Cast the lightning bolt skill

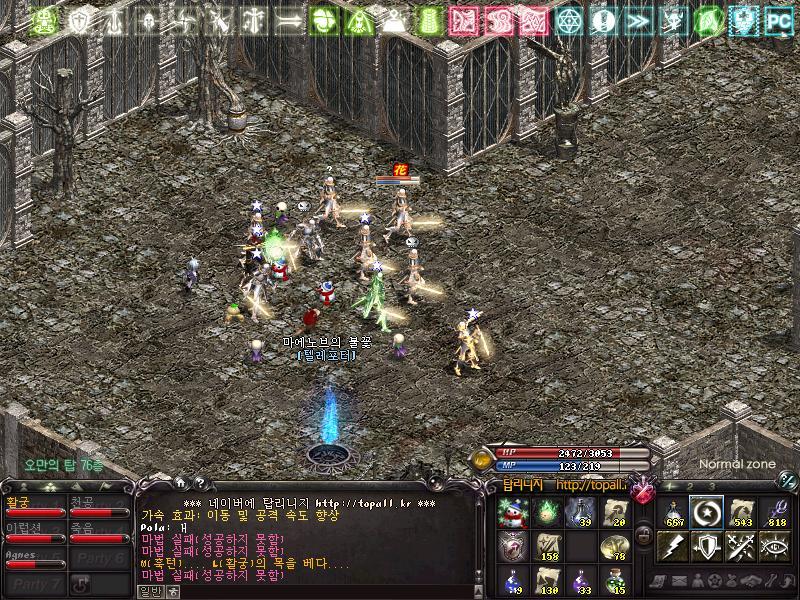point(673,546)
